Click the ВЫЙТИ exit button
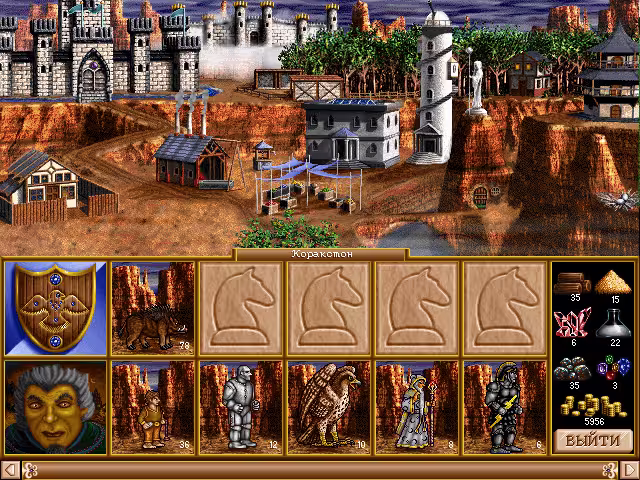The height and width of the screenshot is (480, 640). 594,440
